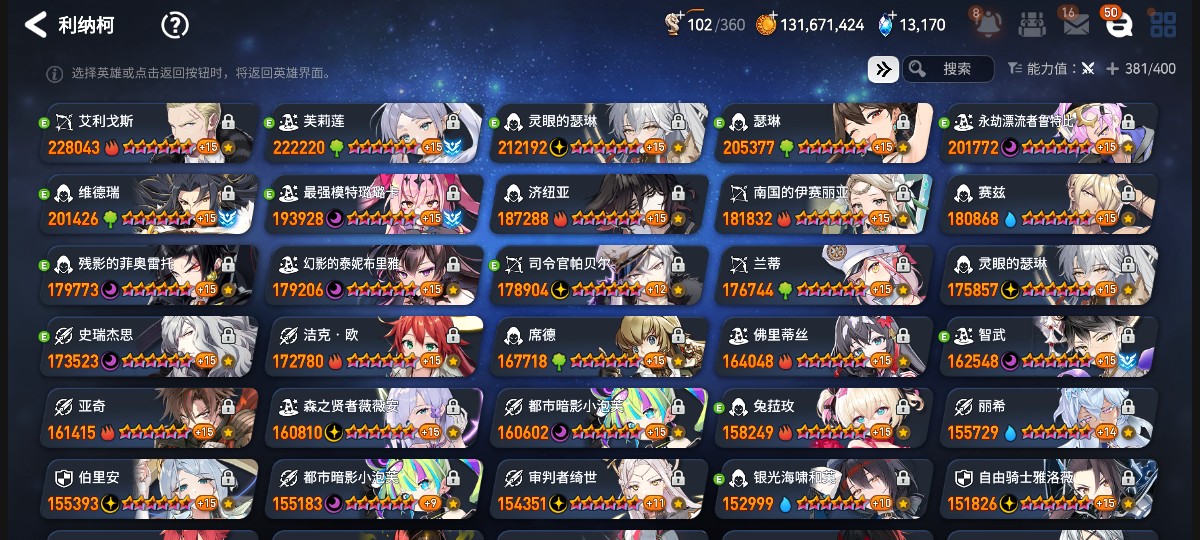This screenshot has width=1200, height=540.
Task: Open the mail envelope inbox
Action: [1076, 25]
